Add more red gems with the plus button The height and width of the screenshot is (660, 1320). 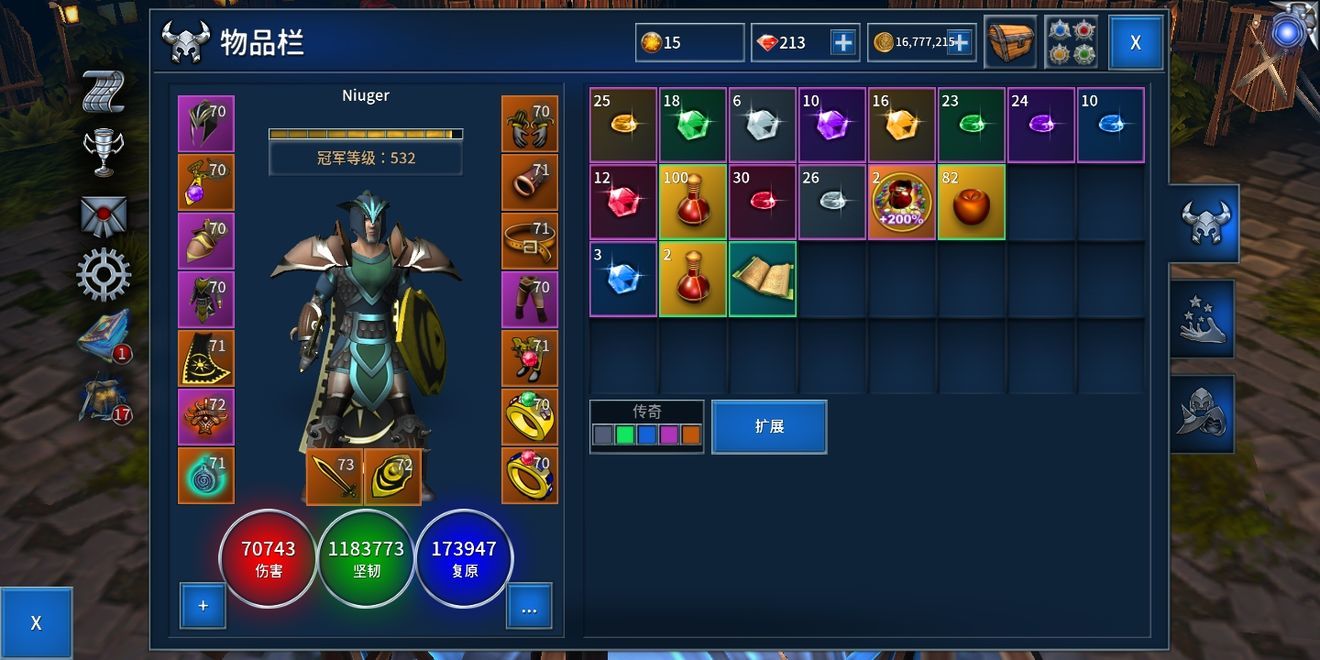[843, 43]
